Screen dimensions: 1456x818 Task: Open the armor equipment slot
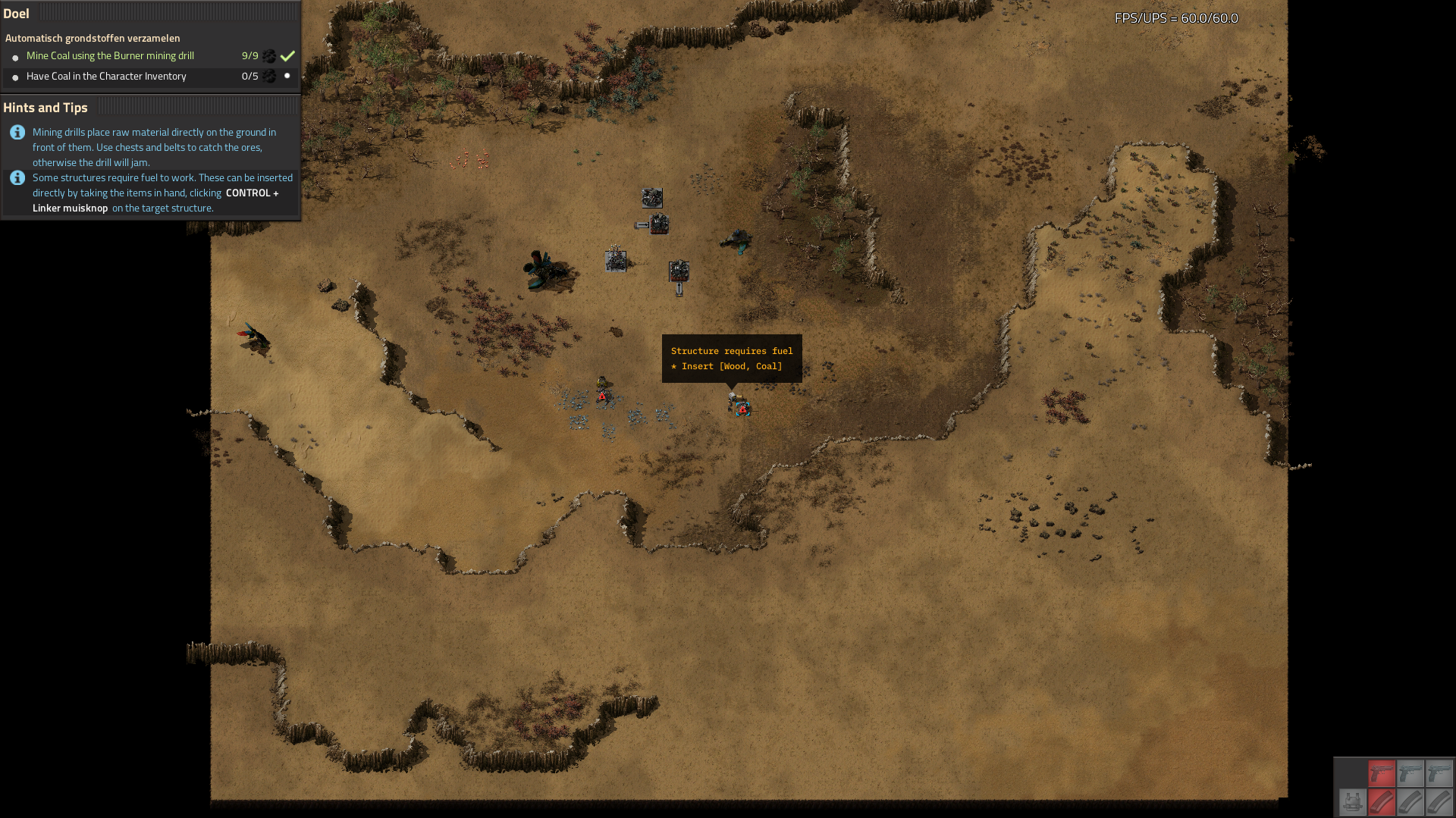click(1351, 801)
